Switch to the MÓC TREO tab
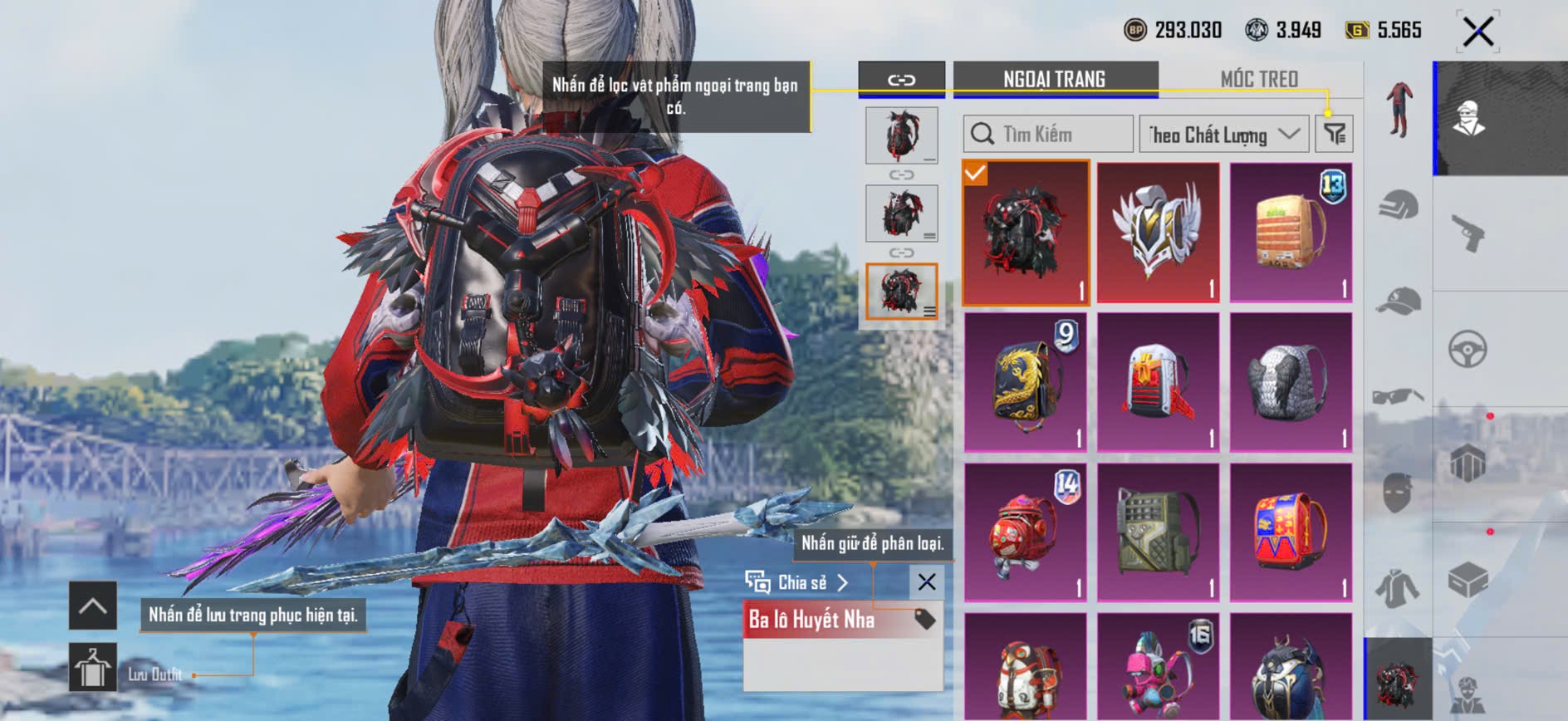Screen dimensions: 1568x721 (1259, 79)
